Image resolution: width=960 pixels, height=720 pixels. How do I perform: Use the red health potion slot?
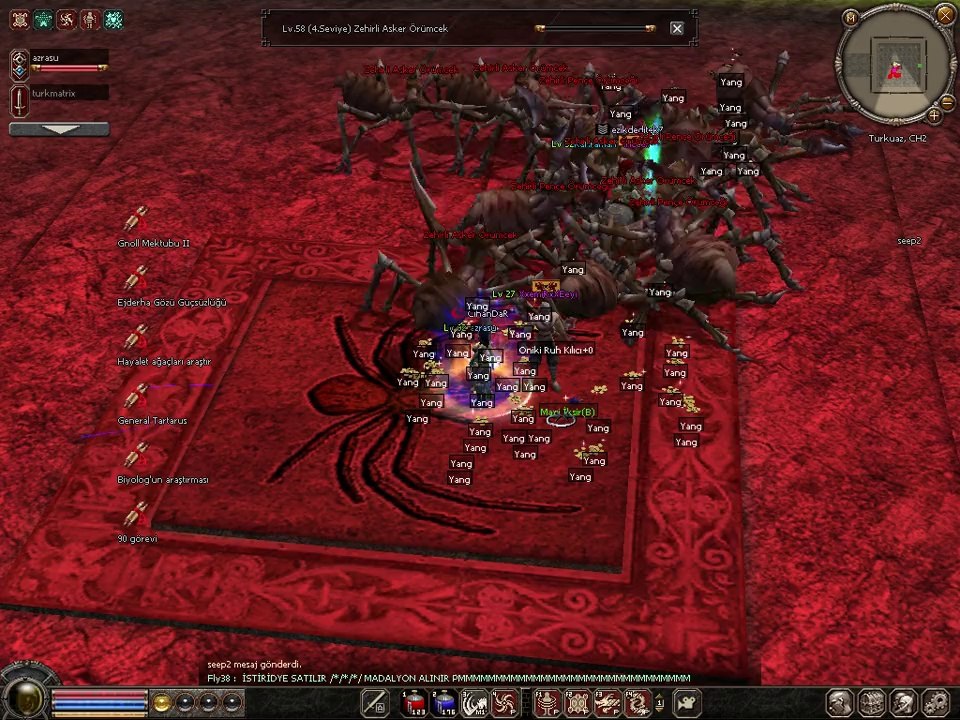coord(414,703)
